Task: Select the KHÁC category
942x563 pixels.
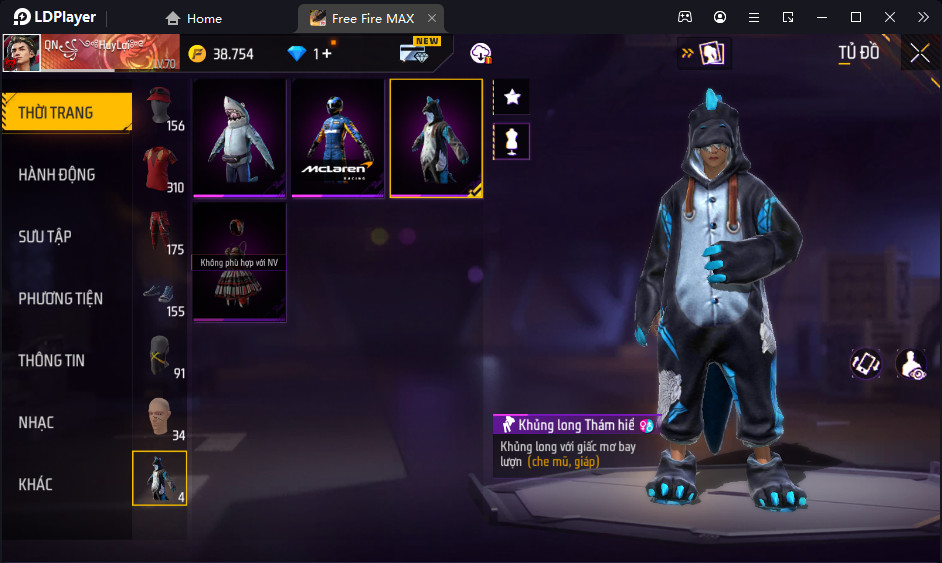Action: 35,484
